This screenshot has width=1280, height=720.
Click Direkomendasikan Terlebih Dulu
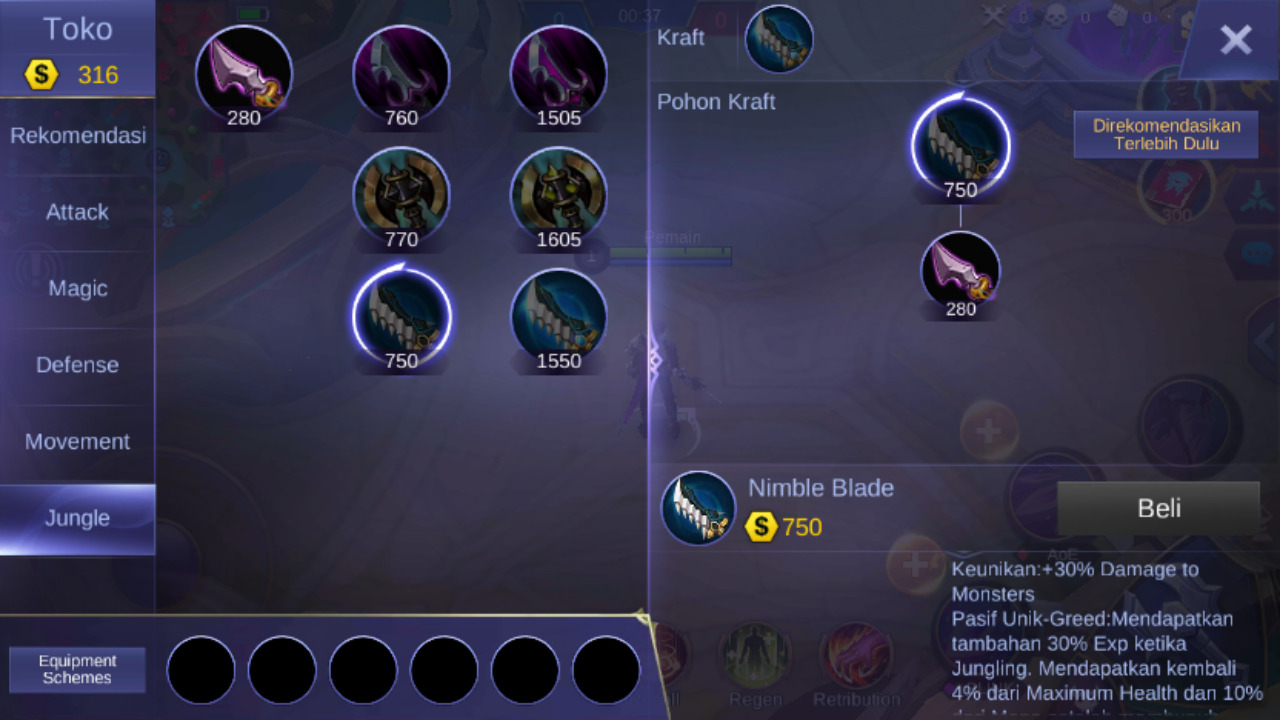pos(1166,133)
